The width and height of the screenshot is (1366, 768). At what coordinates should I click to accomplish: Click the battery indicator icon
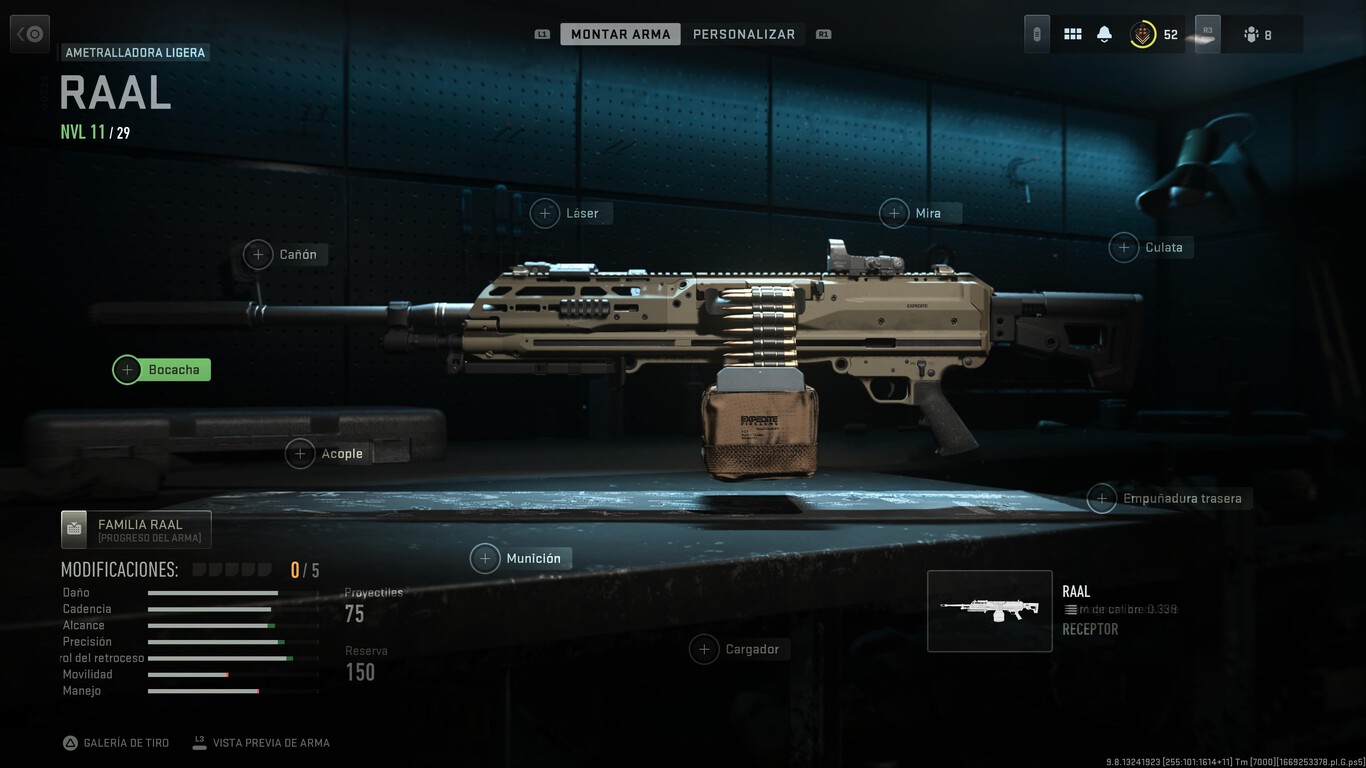(x=1036, y=33)
